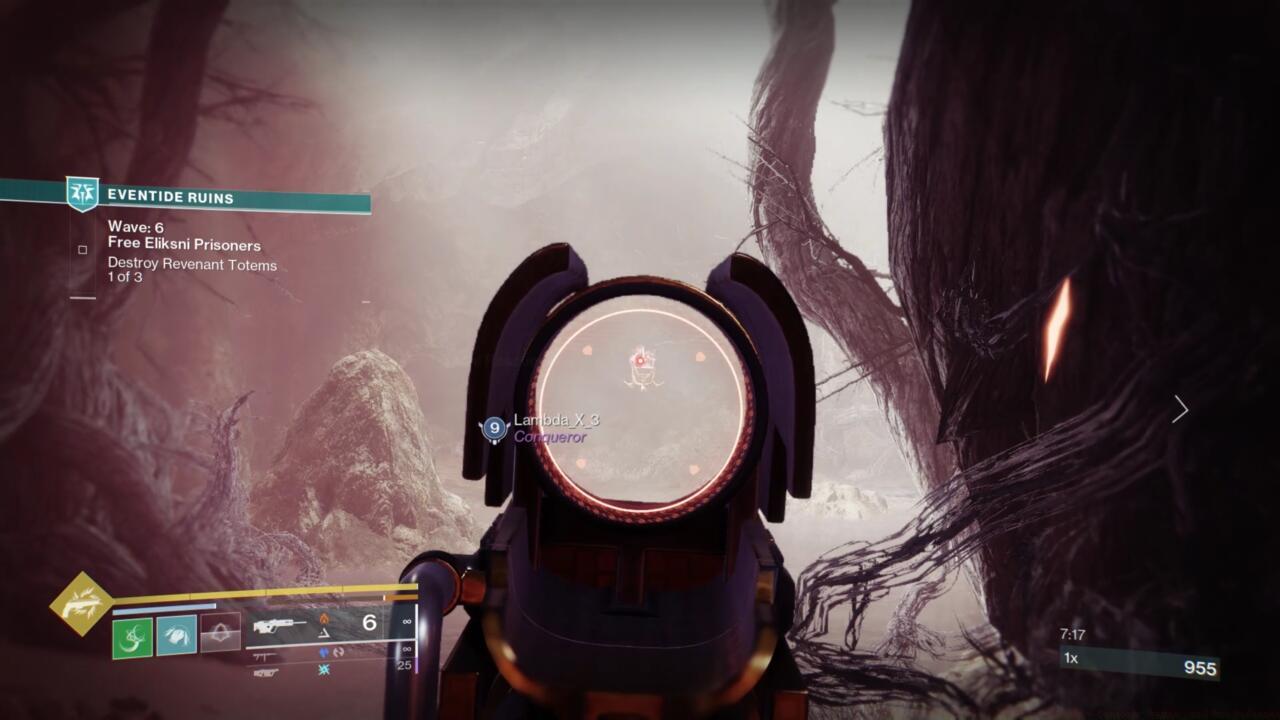The width and height of the screenshot is (1280, 720).
Task: Expand the right-side chevron arrow
Action: coord(1180,410)
